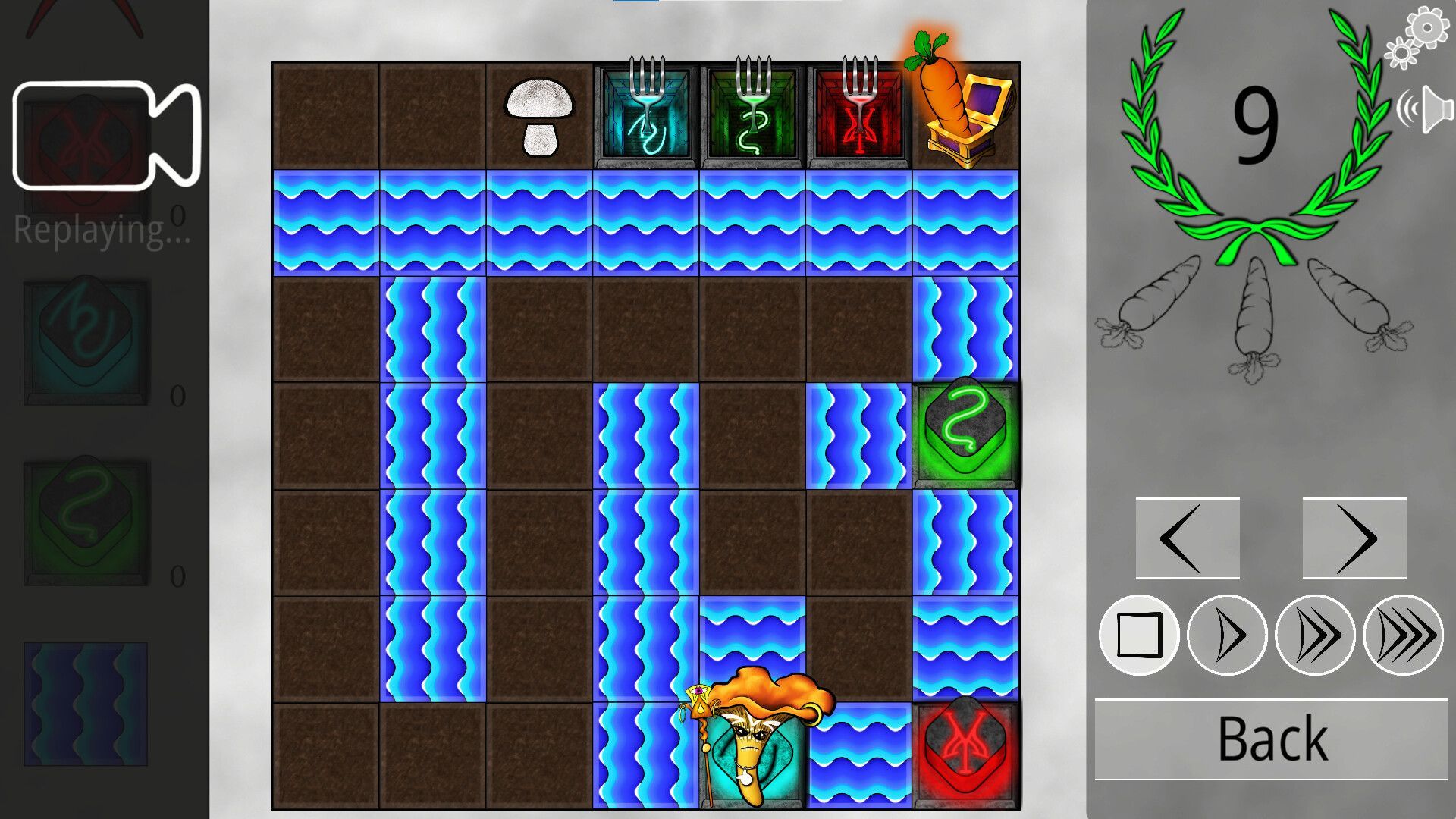Set replay to triple-arrow fastest speed
1456x819 pixels.
click(1403, 635)
